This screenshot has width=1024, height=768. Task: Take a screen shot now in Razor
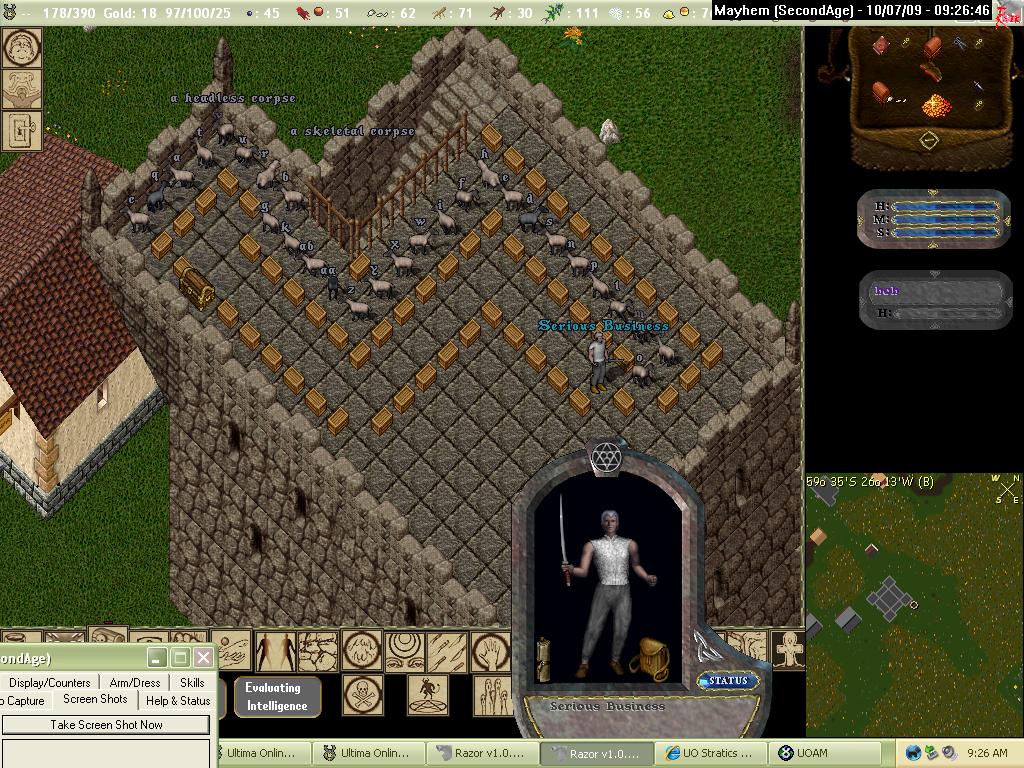(106, 725)
